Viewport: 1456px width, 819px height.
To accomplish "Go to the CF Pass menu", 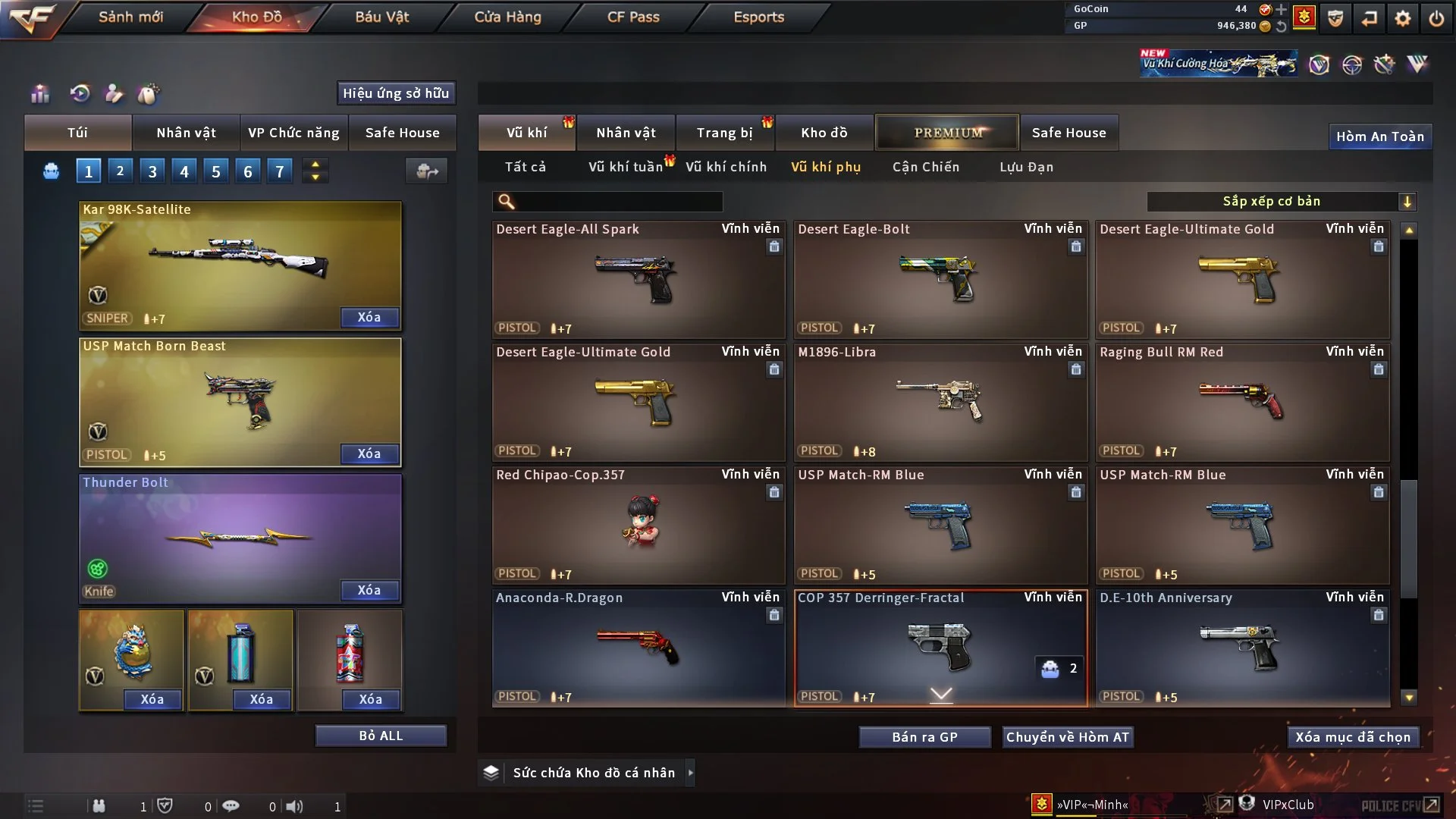I will [x=633, y=17].
